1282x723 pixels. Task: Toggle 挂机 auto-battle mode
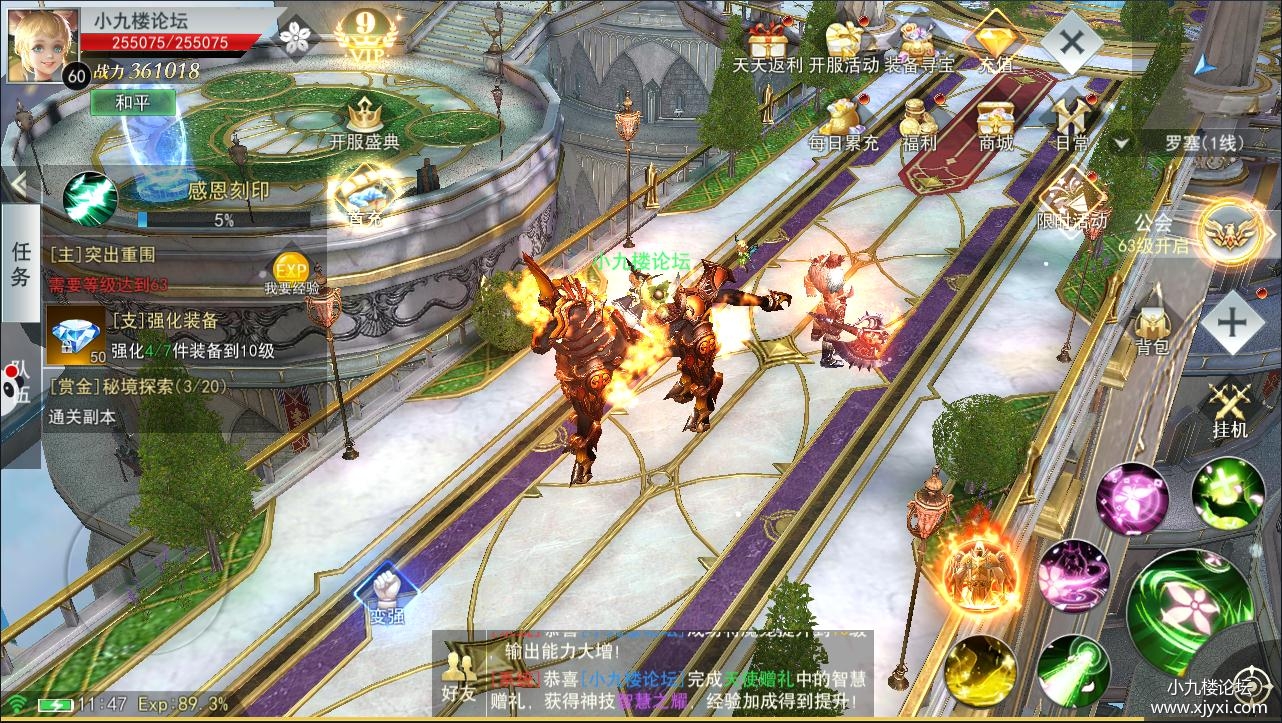click(1230, 410)
